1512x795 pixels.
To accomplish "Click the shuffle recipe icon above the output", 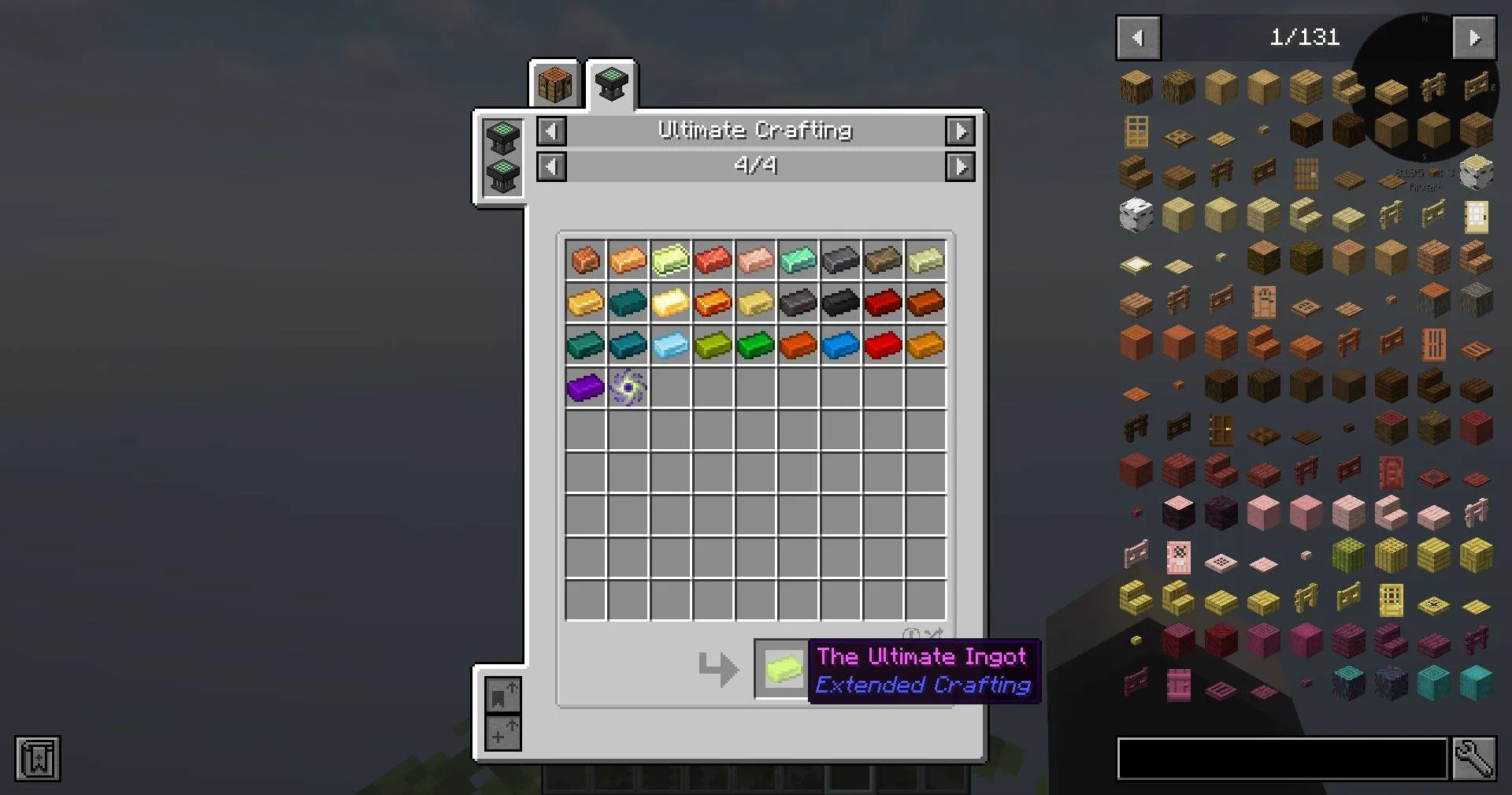I will [933, 634].
